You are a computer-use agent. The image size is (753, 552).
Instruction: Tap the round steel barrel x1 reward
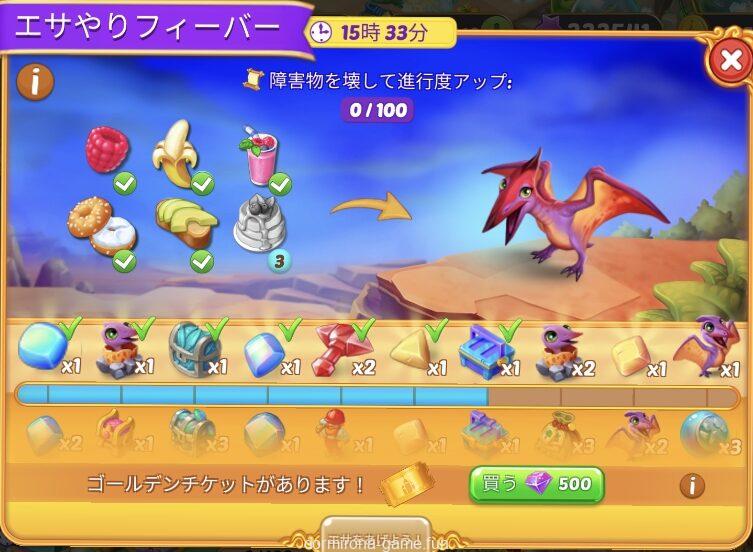pos(193,347)
